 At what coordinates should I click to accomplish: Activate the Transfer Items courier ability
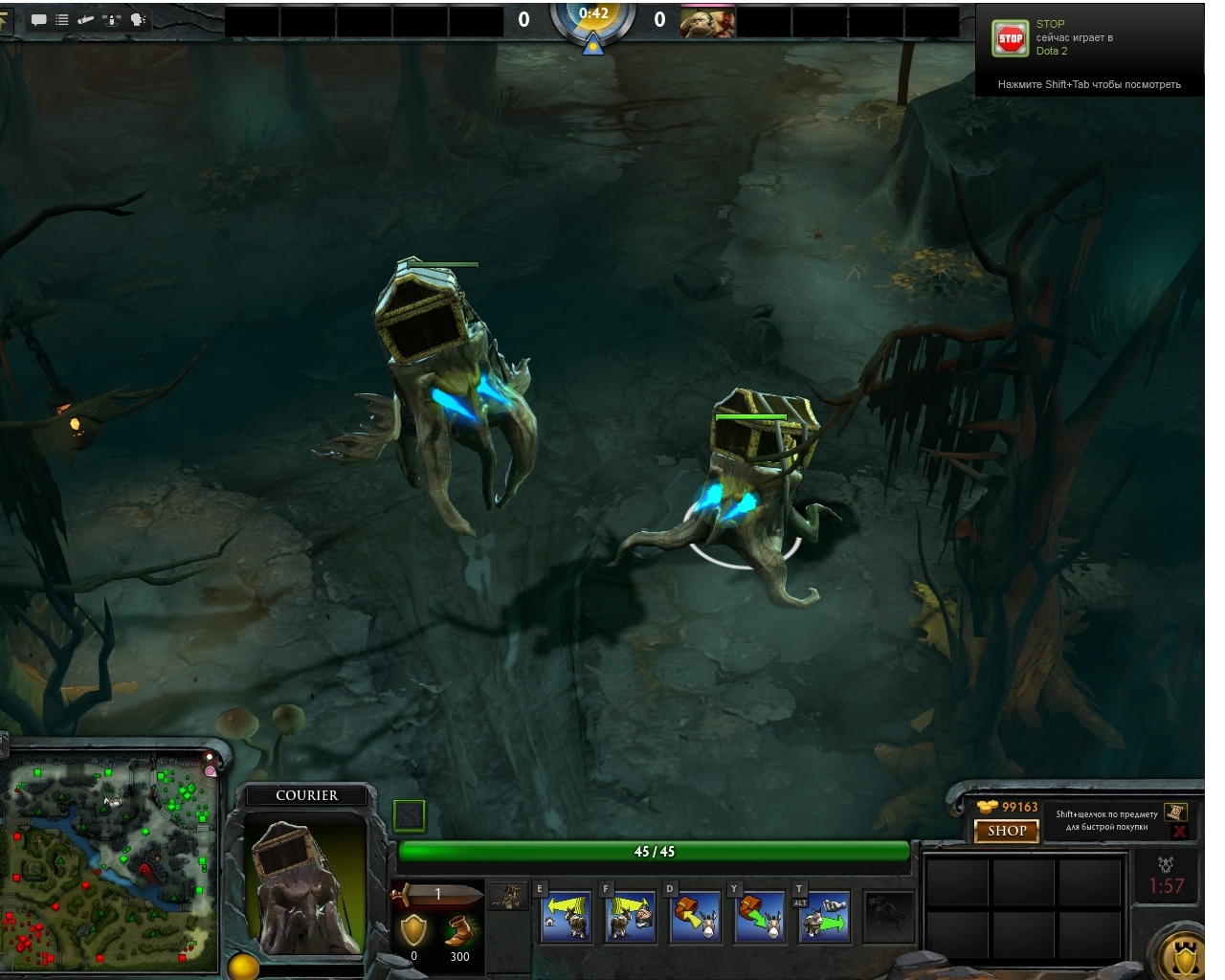[x=824, y=916]
